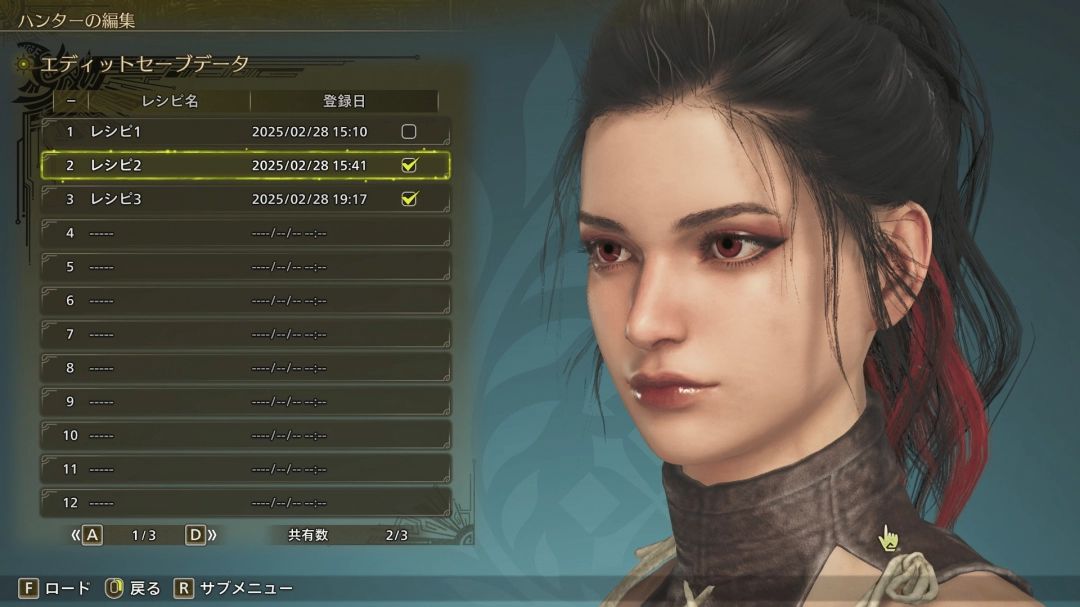Sort by the 登録日 column header
This screenshot has height=607, width=1080.
[x=343, y=101]
